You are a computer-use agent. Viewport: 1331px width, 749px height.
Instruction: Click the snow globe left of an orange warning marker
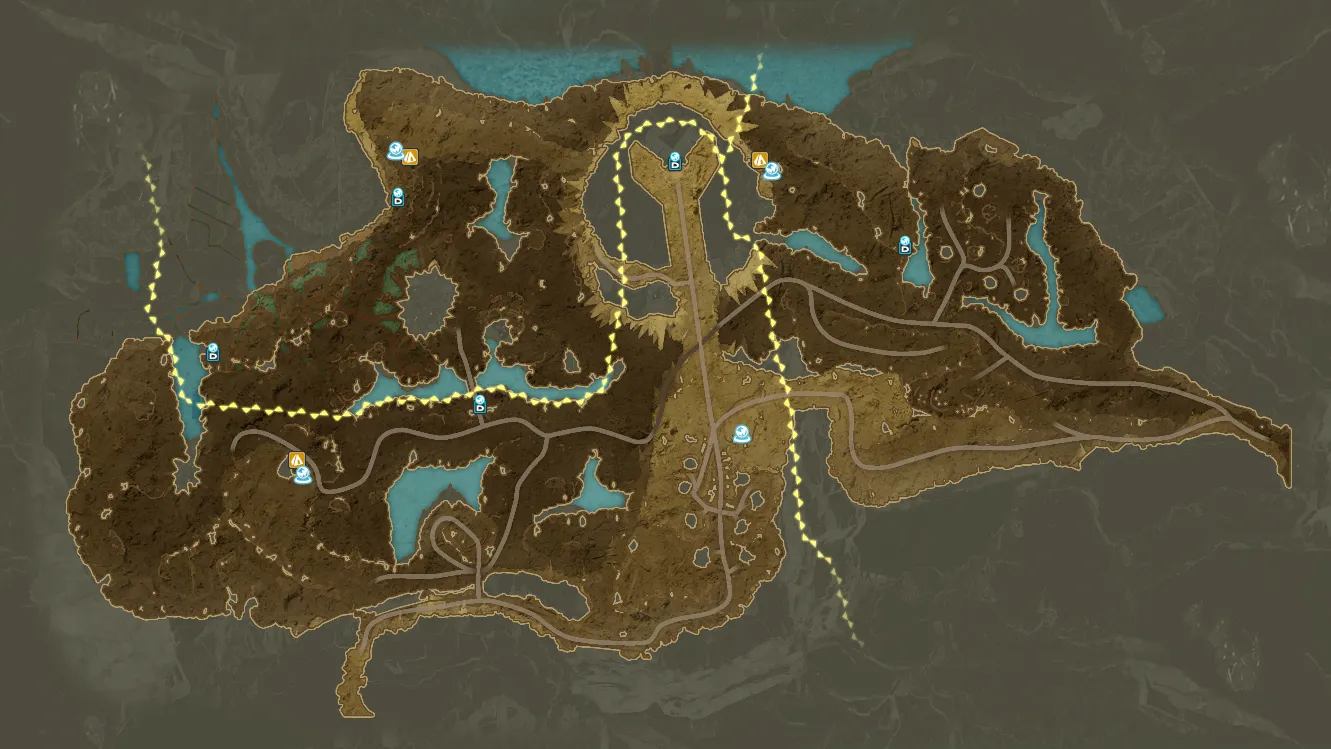(x=396, y=152)
